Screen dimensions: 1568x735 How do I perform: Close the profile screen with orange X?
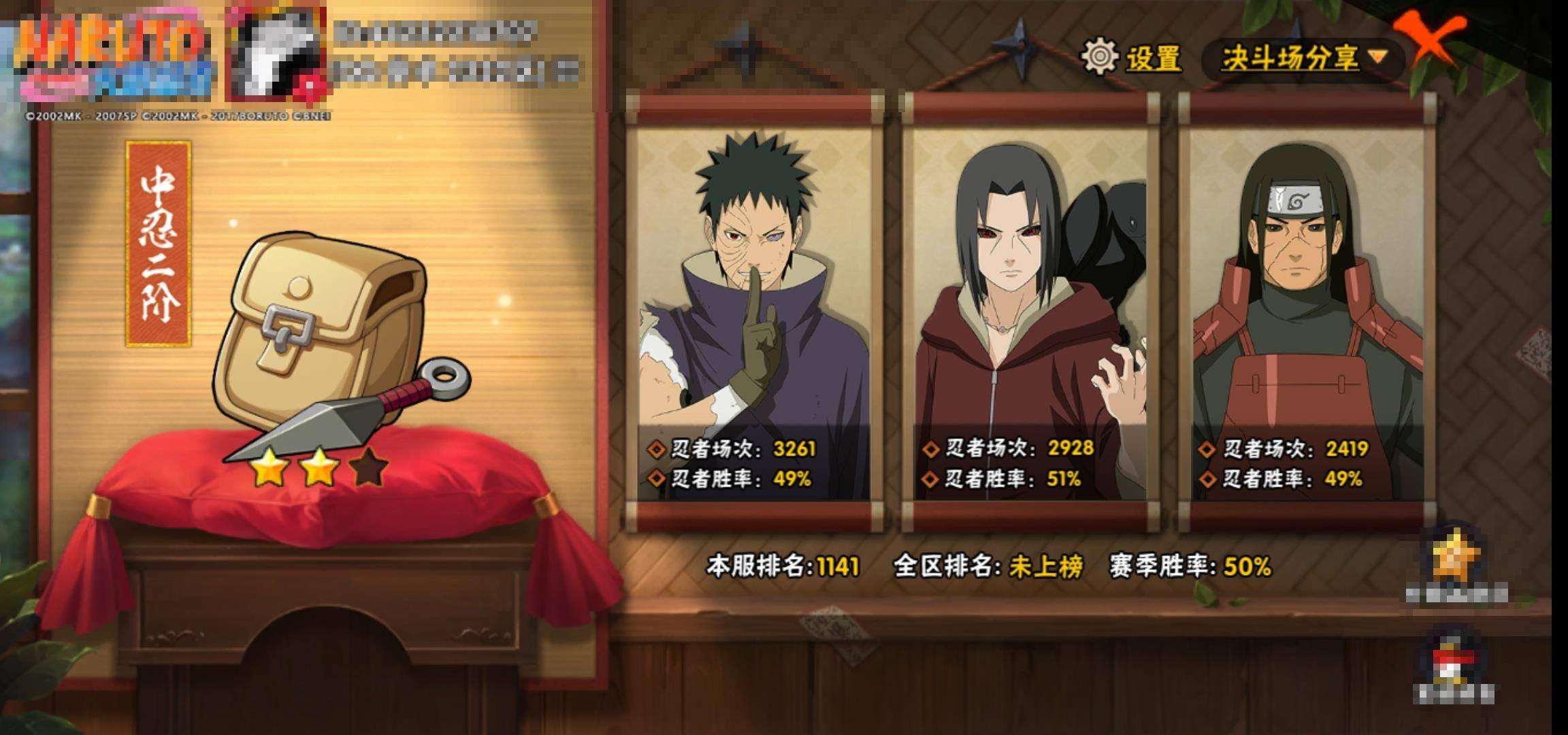tap(1429, 41)
